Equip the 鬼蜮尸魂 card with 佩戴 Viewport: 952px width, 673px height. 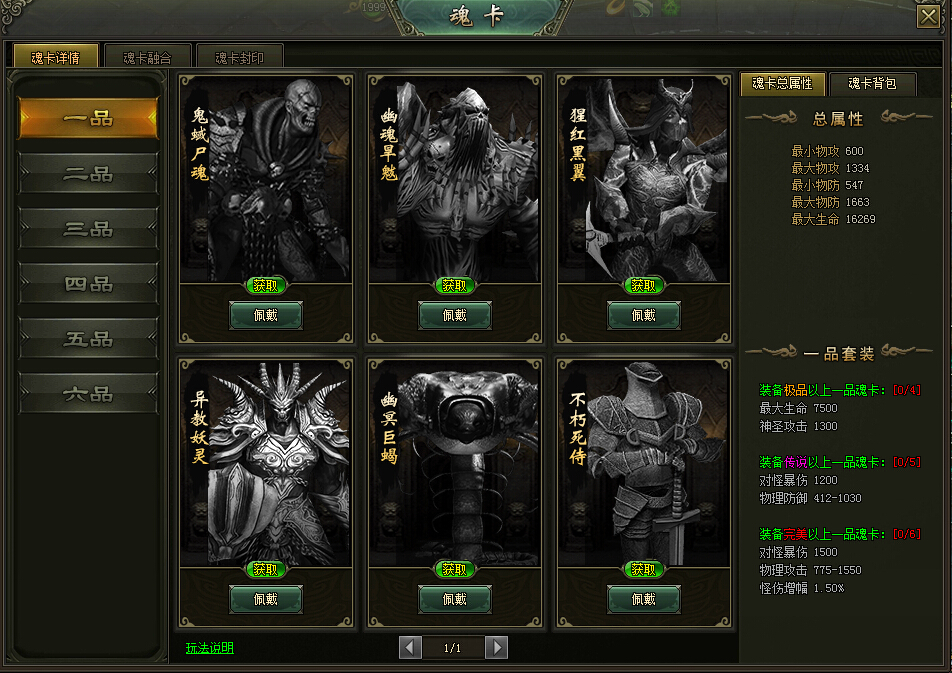(x=266, y=315)
